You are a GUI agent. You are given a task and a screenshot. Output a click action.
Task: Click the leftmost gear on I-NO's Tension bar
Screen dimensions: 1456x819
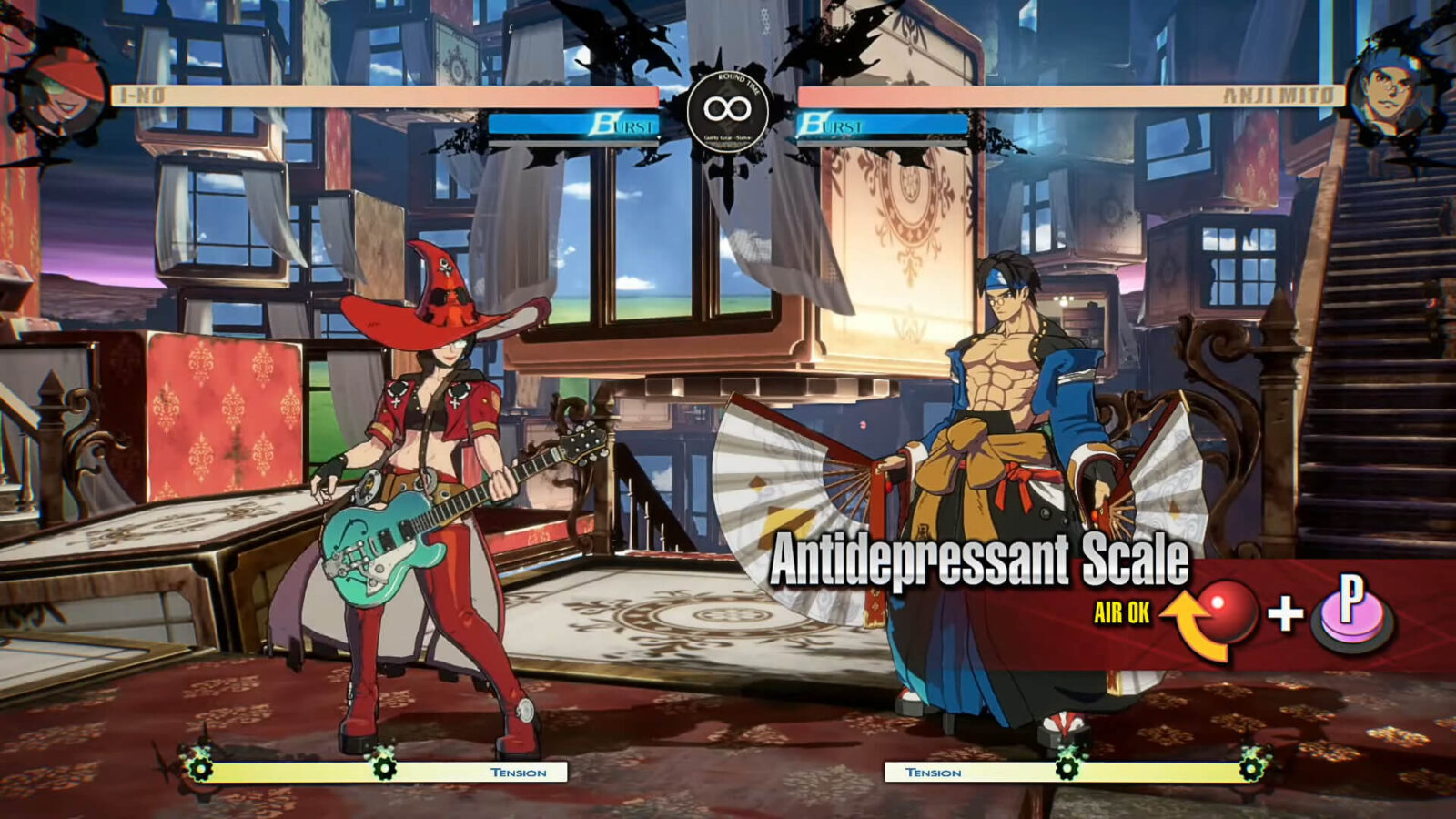point(202,767)
